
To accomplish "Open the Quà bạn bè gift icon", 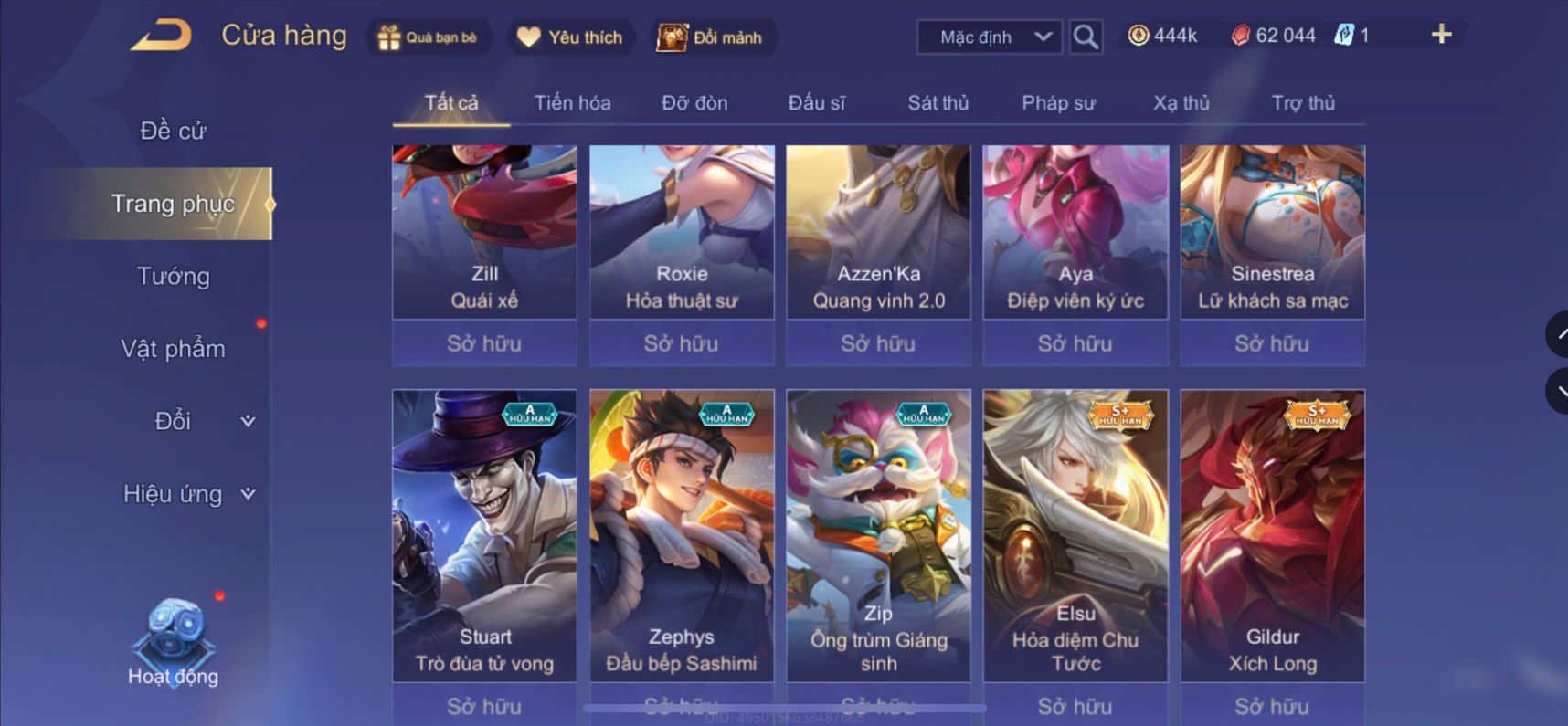I will (x=391, y=37).
